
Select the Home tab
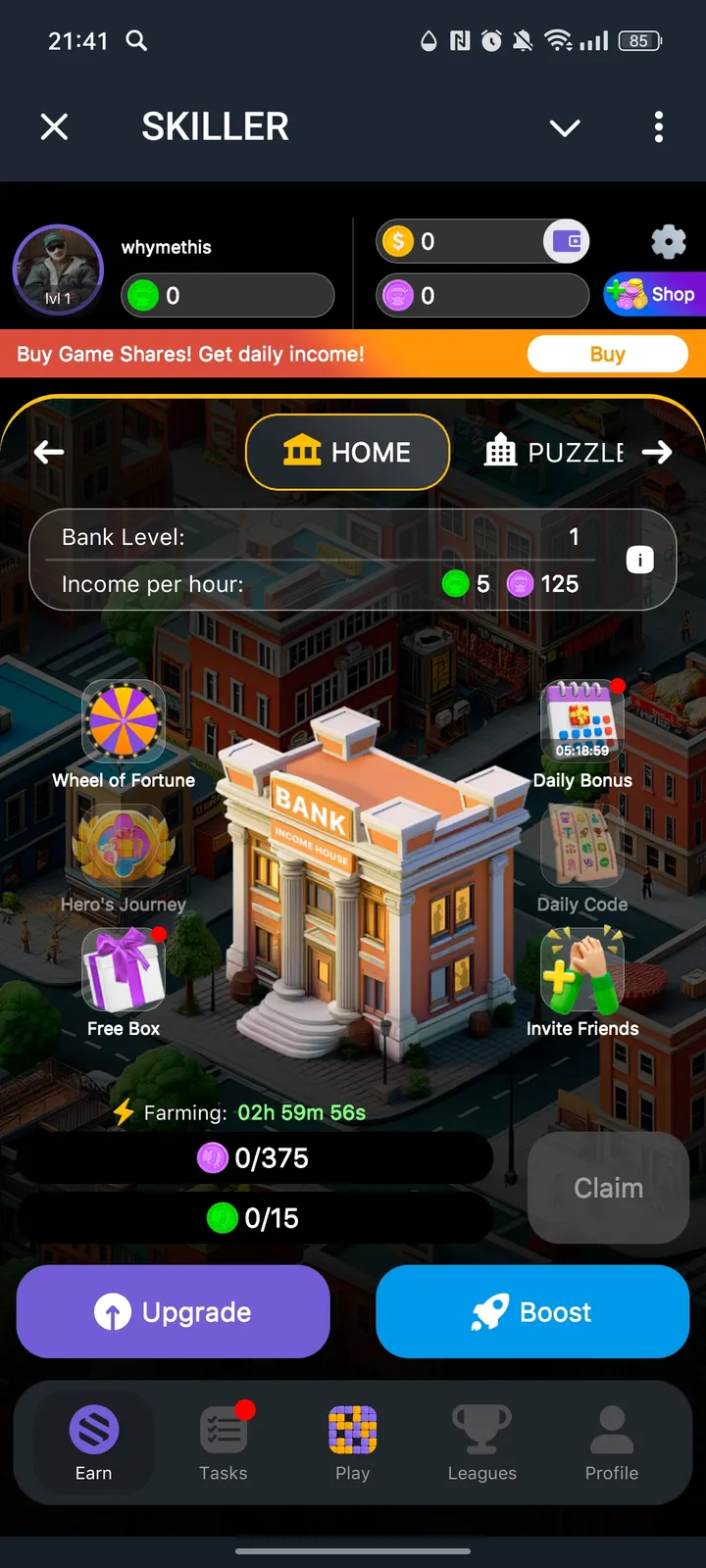(347, 452)
